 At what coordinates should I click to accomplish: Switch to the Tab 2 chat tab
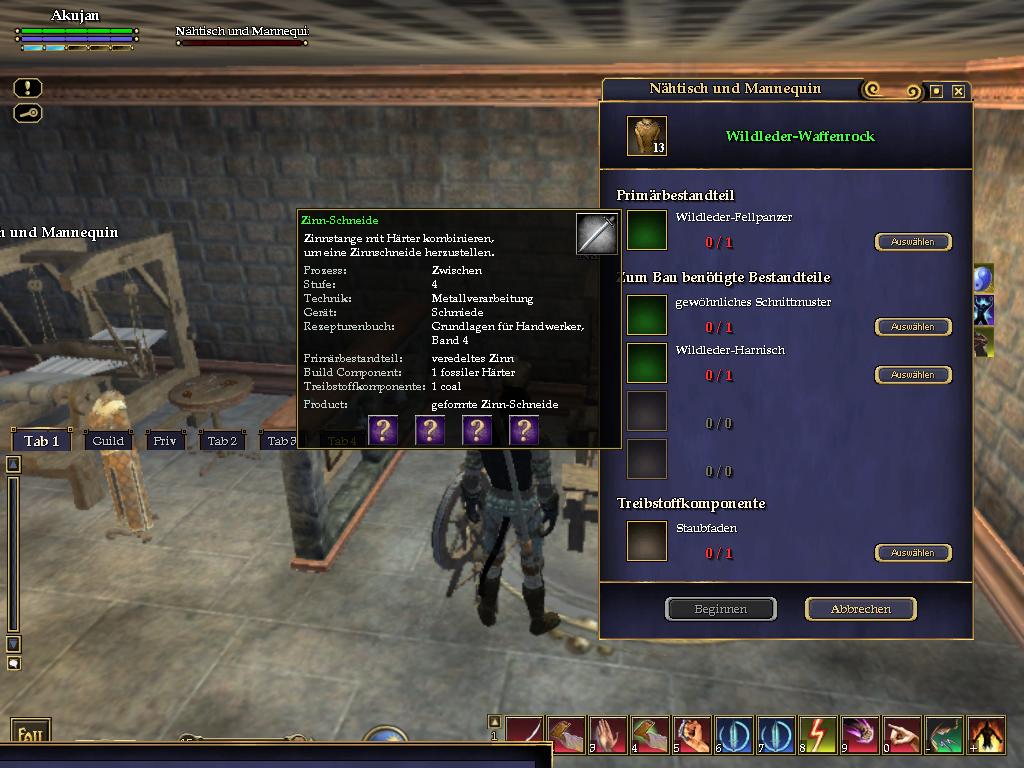(x=222, y=441)
